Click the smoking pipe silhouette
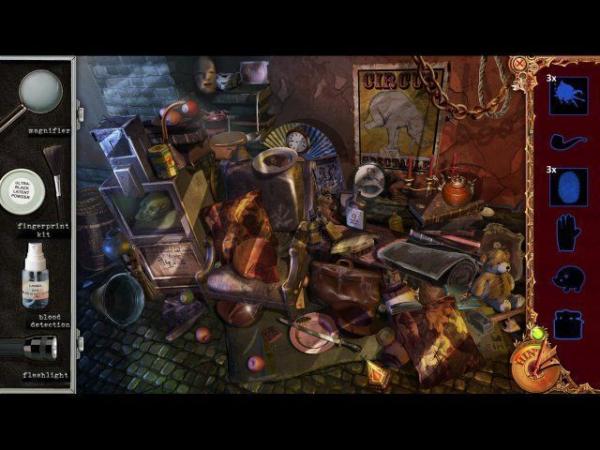Image resolution: width=600 pixels, height=450 pixels. (567, 142)
